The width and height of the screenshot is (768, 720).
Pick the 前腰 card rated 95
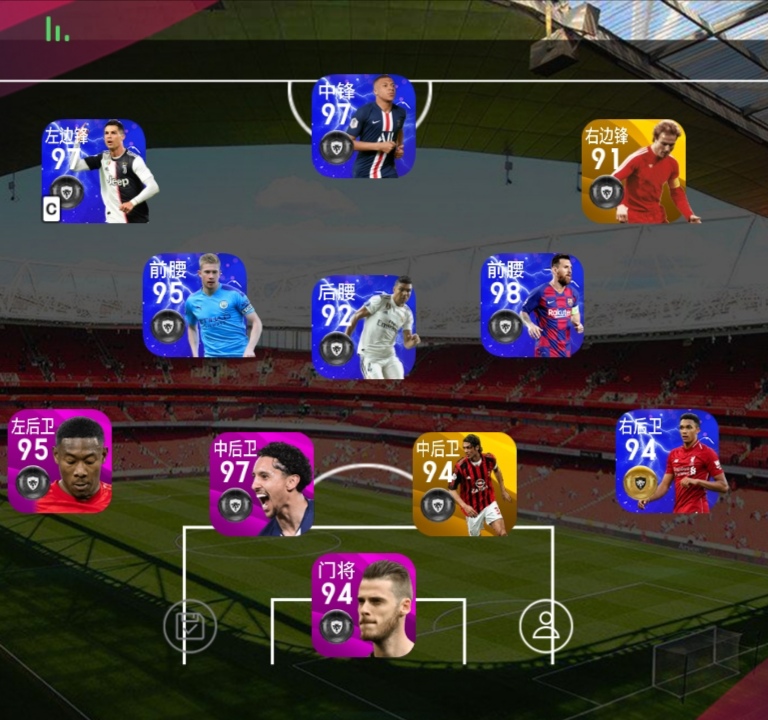(x=194, y=305)
